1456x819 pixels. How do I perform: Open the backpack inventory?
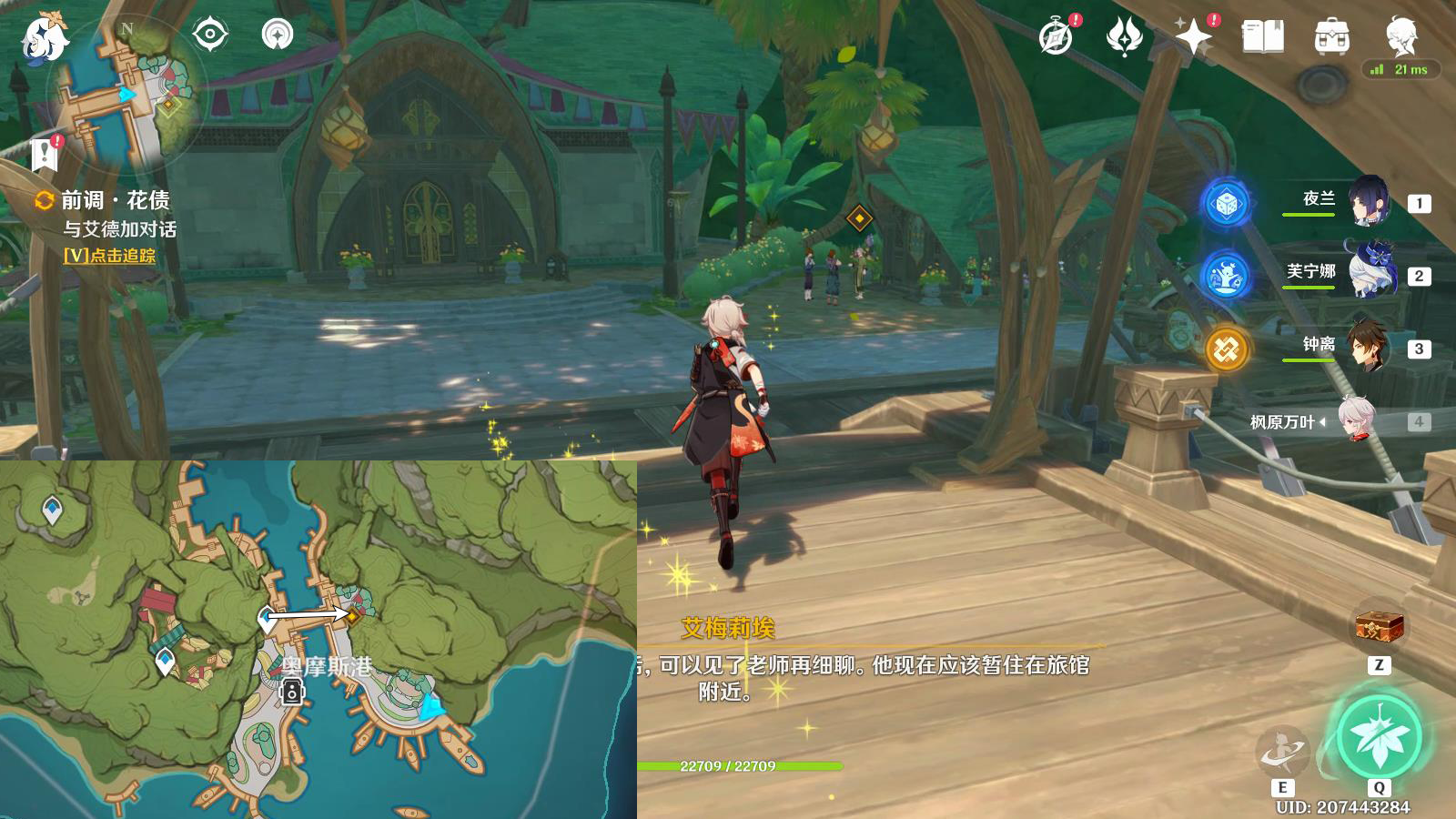(1331, 37)
